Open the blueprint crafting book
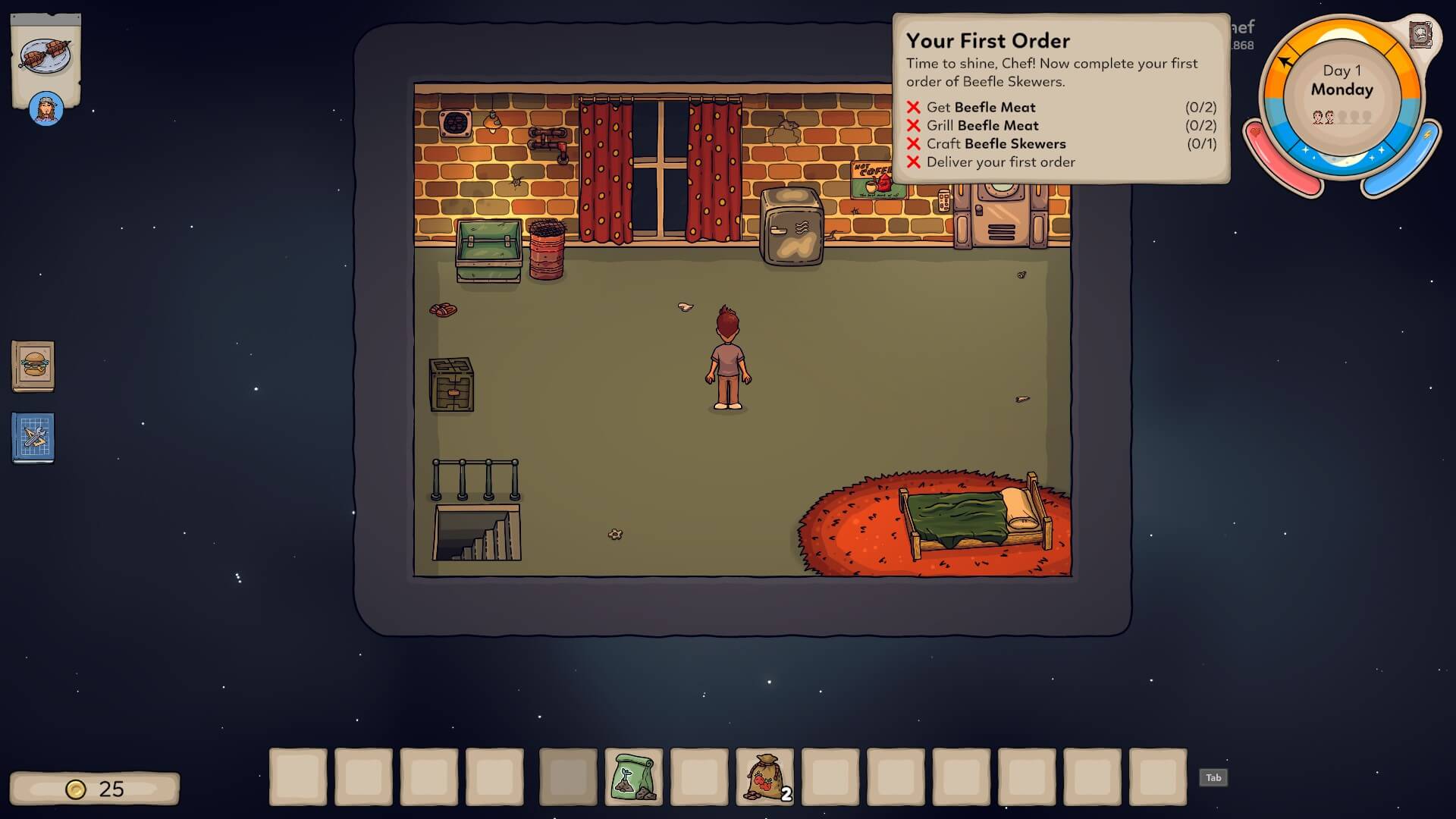 pyautogui.click(x=33, y=438)
